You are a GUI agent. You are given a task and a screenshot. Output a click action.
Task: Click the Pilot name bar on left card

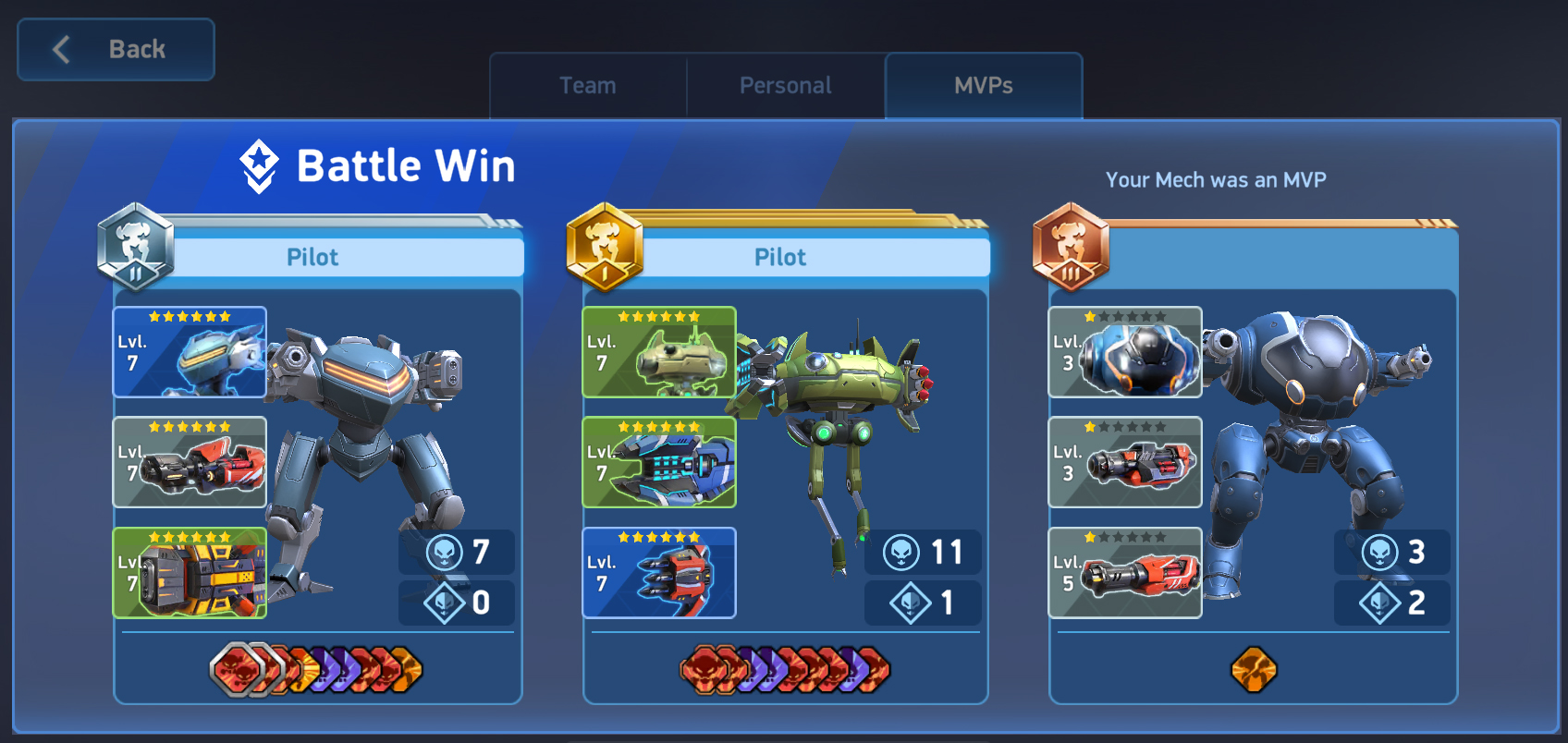point(313,257)
